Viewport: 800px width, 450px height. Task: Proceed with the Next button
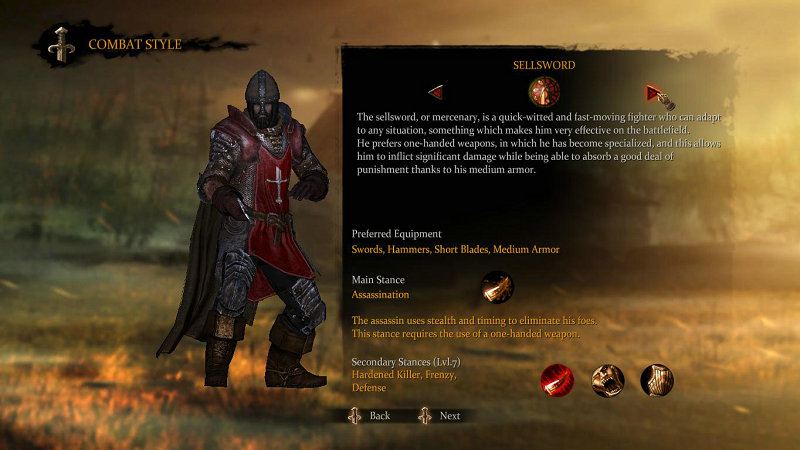coord(439,415)
